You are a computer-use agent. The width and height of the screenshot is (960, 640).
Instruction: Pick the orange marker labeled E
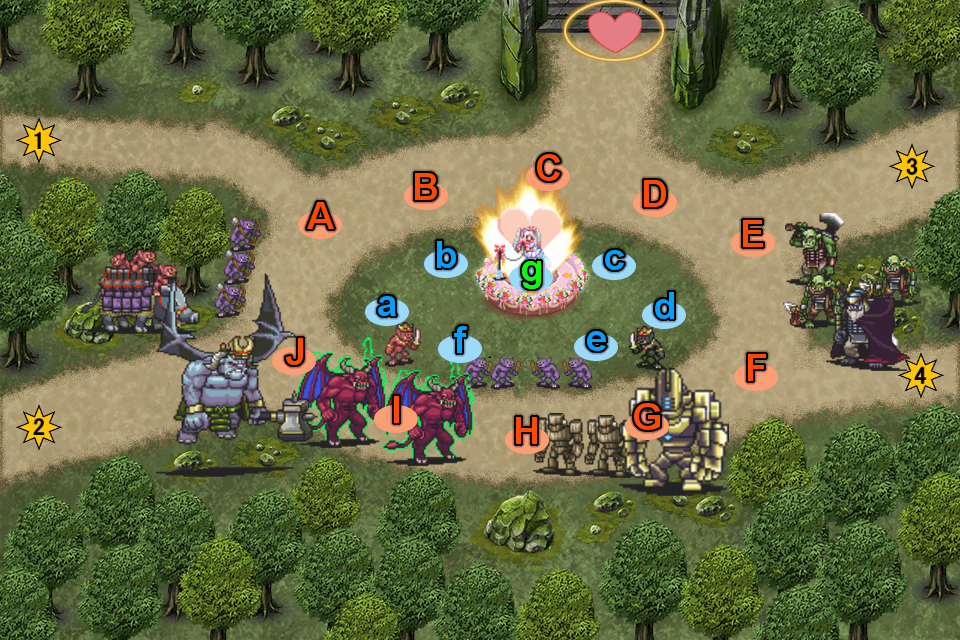click(752, 239)
